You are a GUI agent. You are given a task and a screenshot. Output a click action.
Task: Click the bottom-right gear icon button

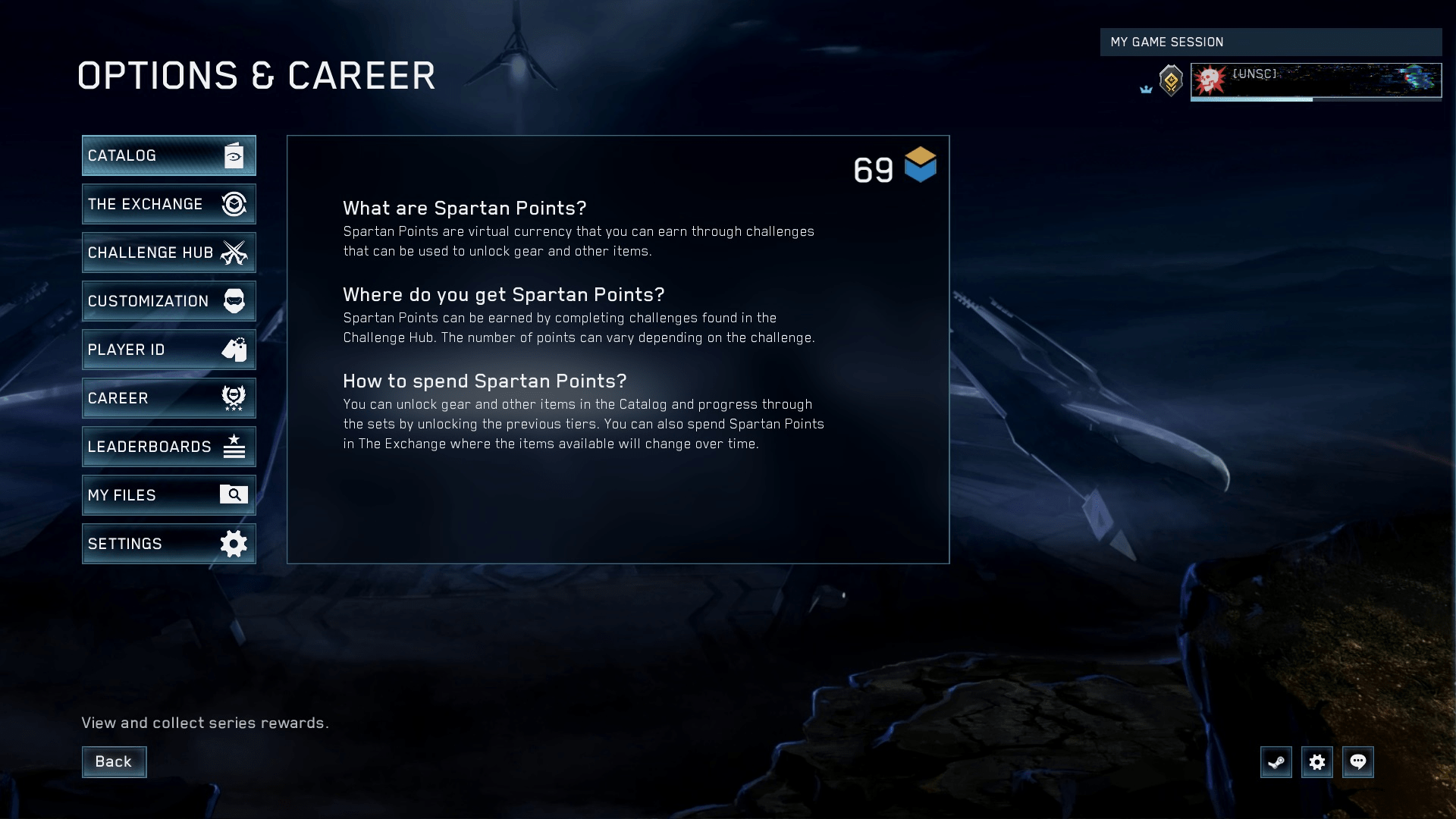coord(1316,762)
